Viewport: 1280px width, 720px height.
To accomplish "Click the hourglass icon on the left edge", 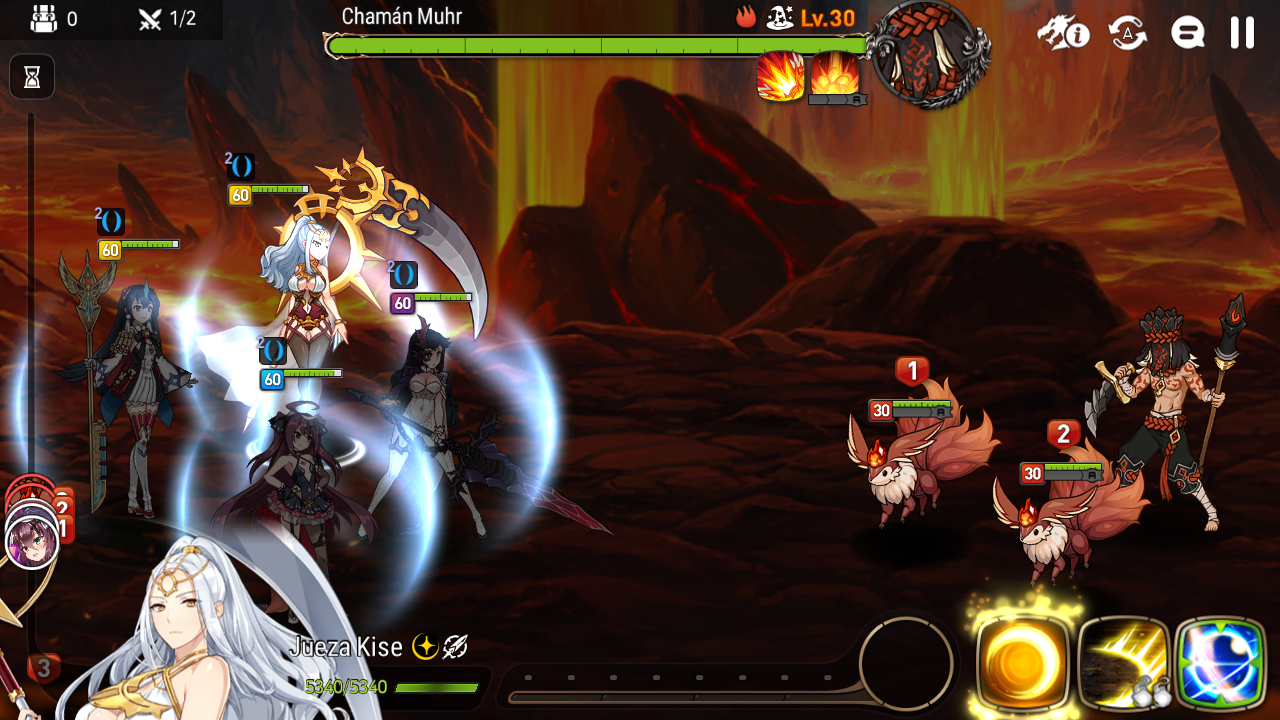I will coord(31,76).
